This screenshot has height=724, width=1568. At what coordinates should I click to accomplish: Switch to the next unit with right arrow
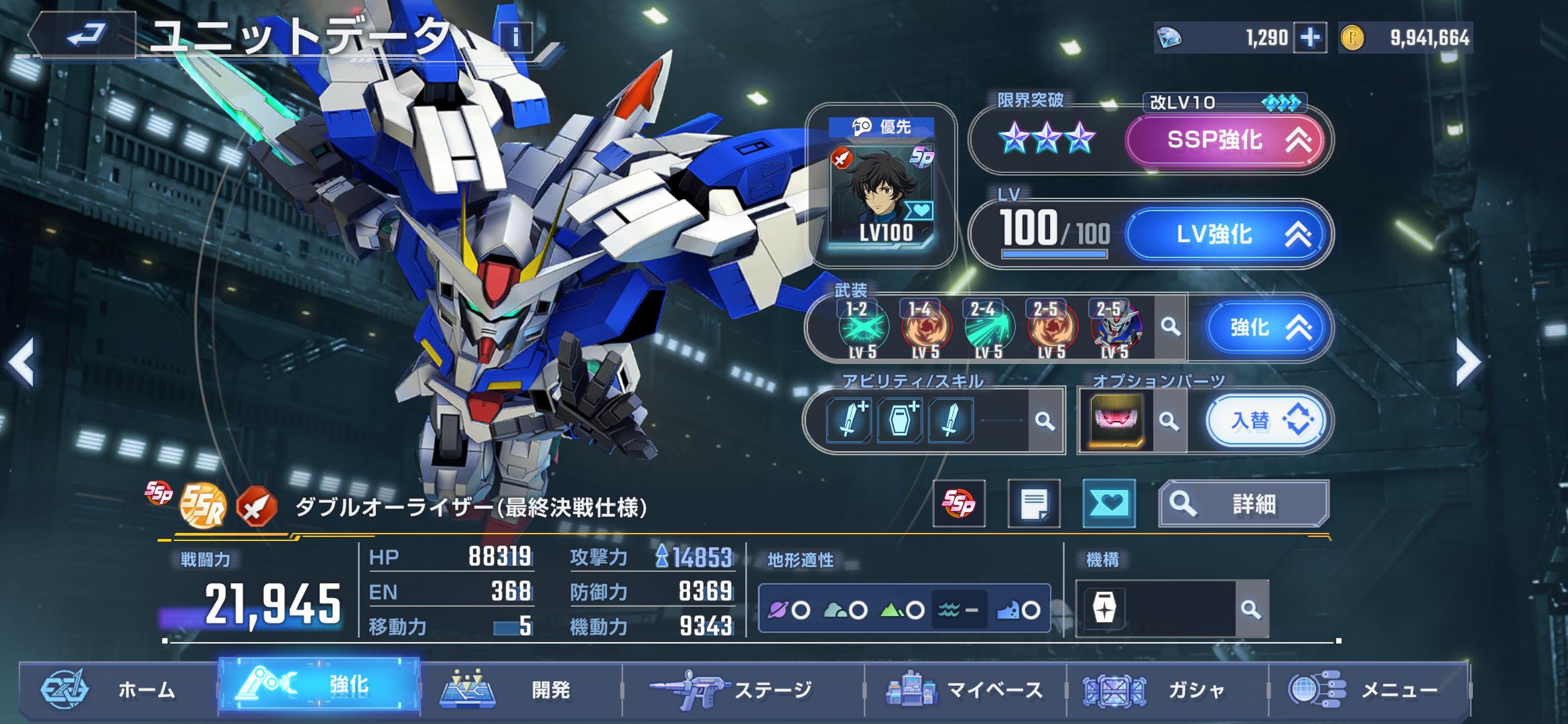(x=1467, y=363)
